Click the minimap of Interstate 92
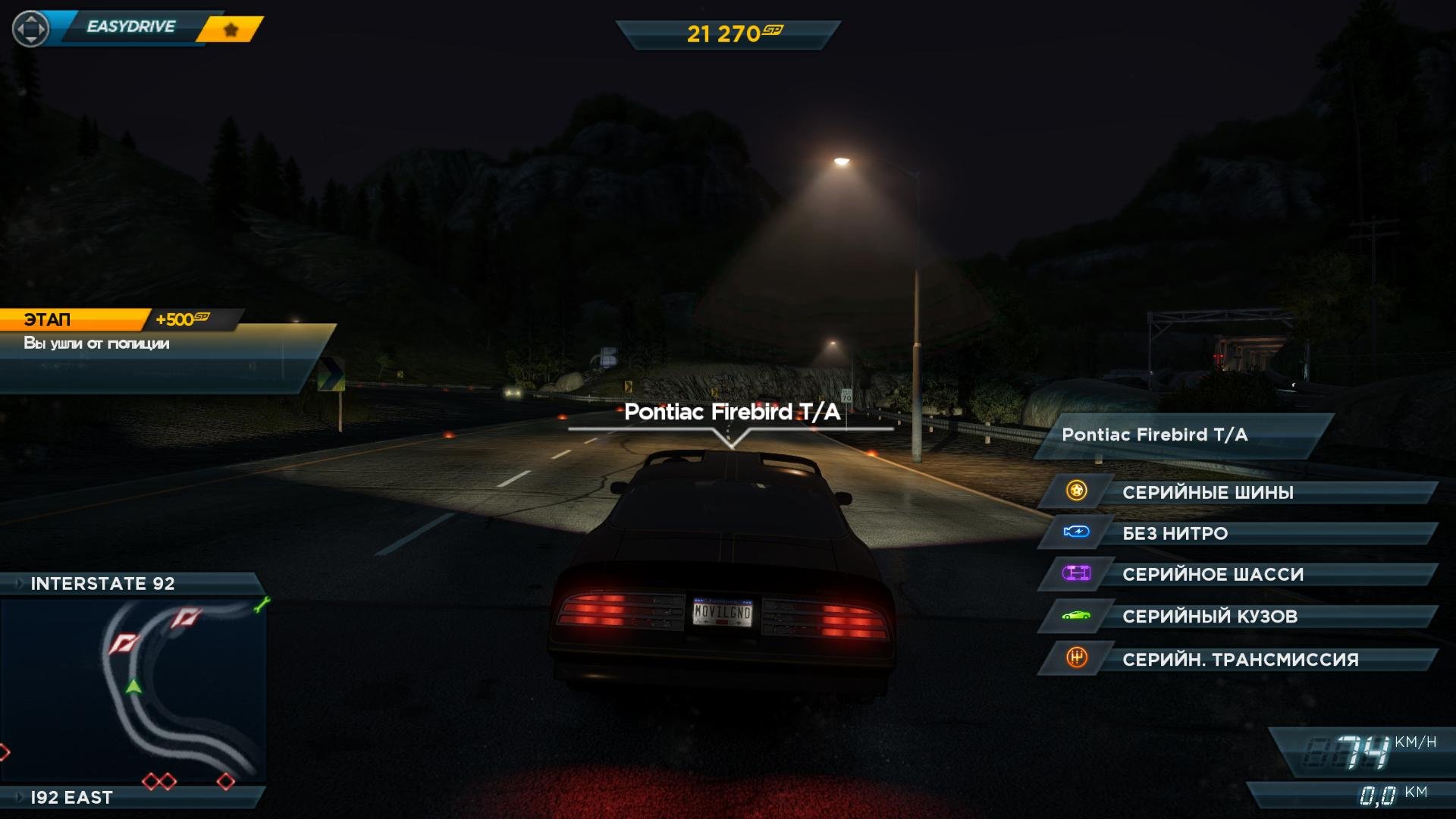Image resolution: width=1456 pixels, height=819 pixels. pos(133,690)
